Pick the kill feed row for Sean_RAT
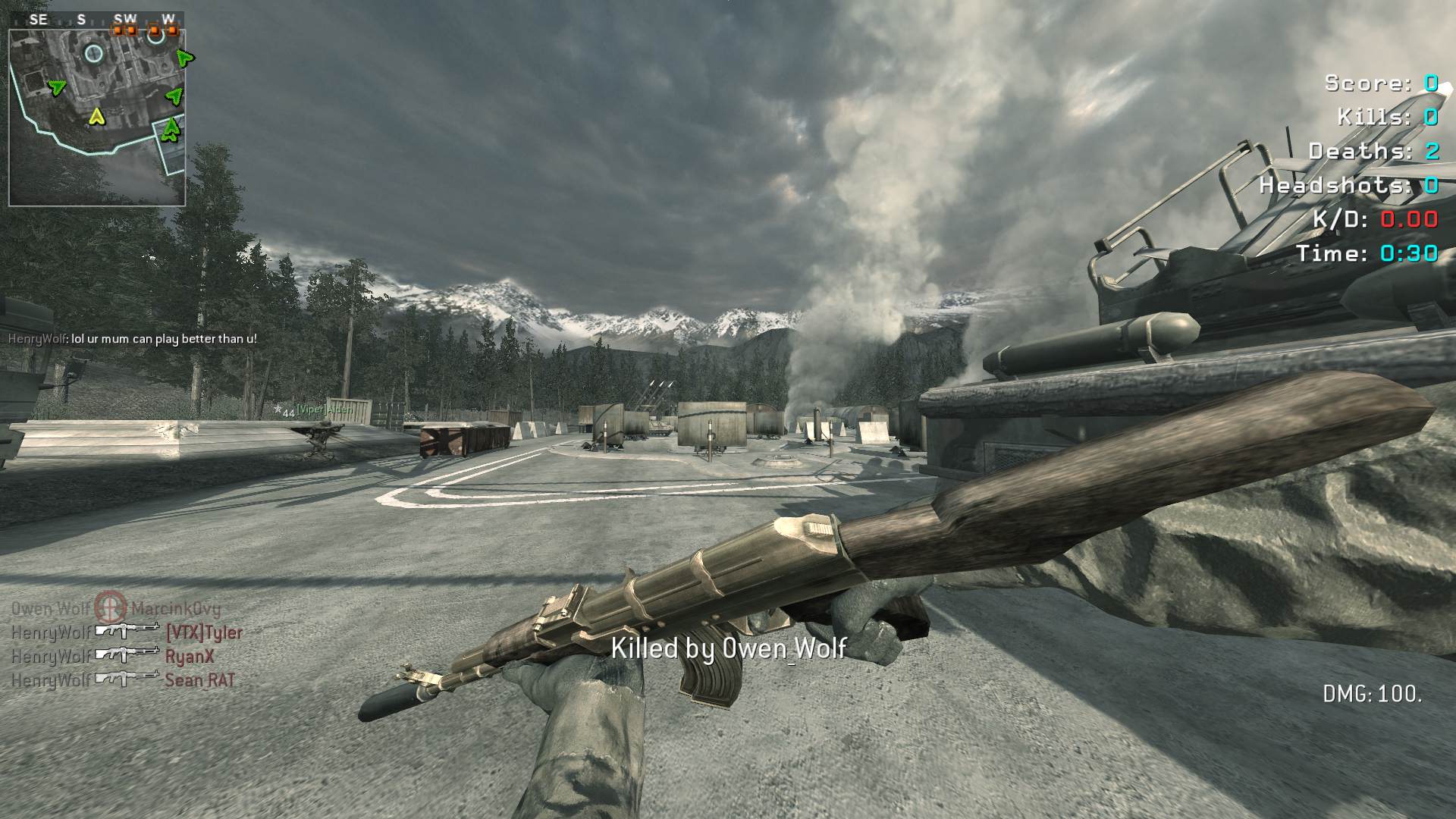Image resolution: width=1456 pixels, height=819 pixels. click(x=123, y=679)
